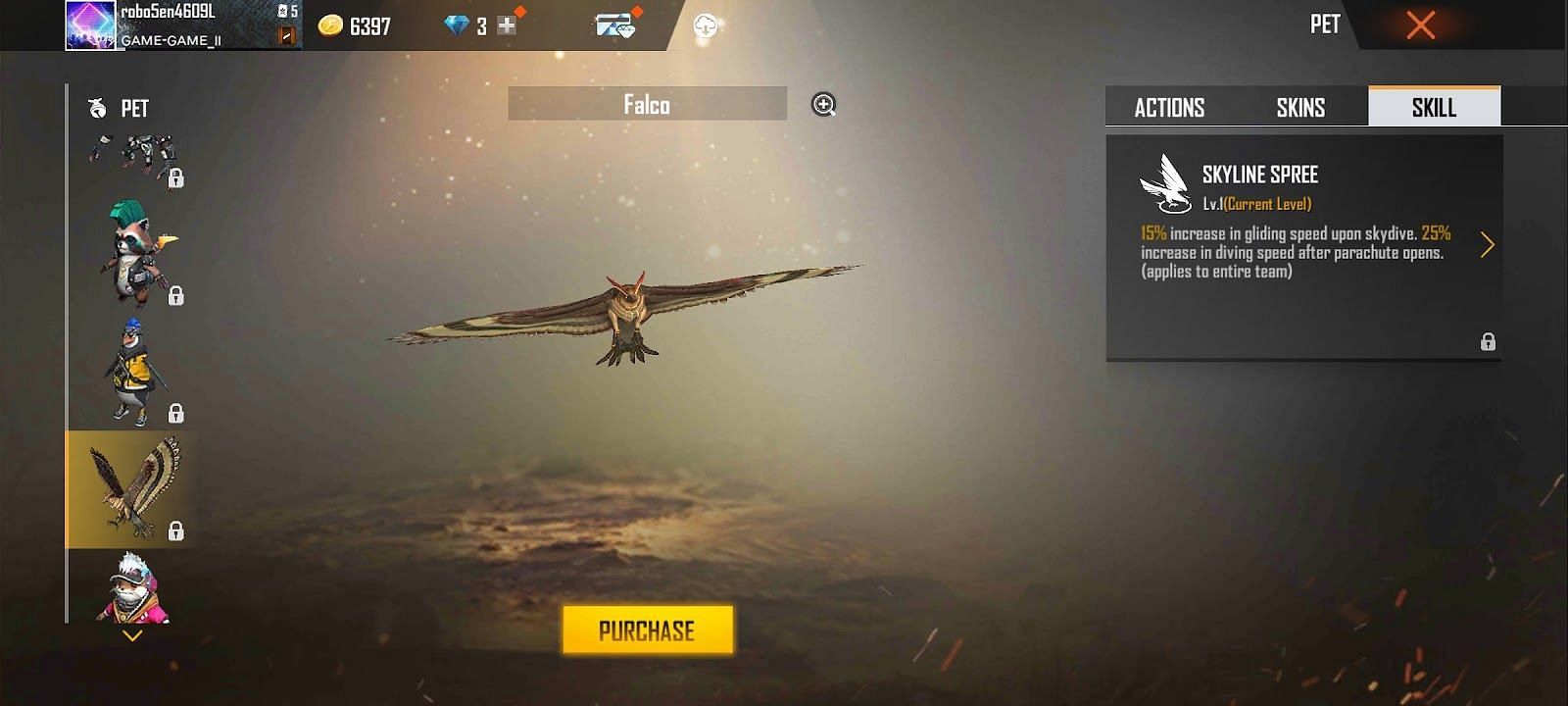The width and height of the screenshot is (1568, 706).
Task: Select the Skill tab
Action: tap(1434, 107)
